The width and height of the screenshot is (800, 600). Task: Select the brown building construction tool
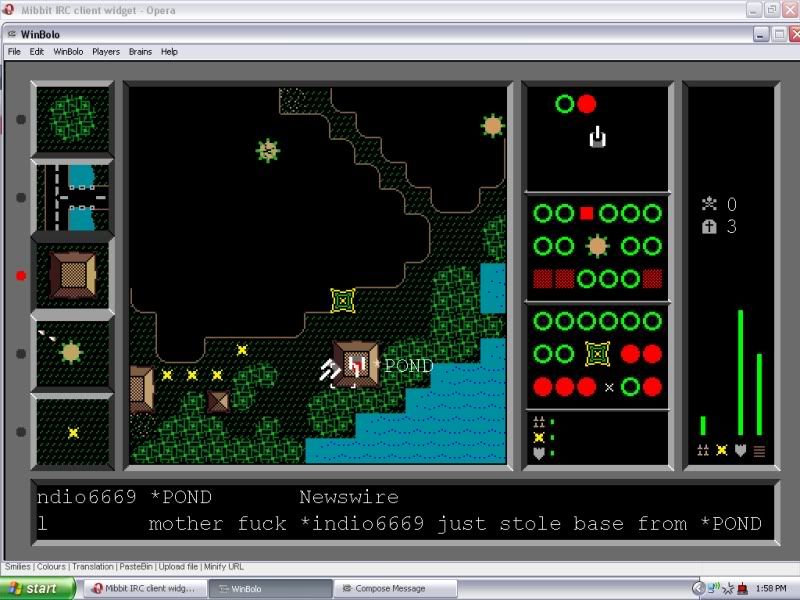[x=73, y=275]
